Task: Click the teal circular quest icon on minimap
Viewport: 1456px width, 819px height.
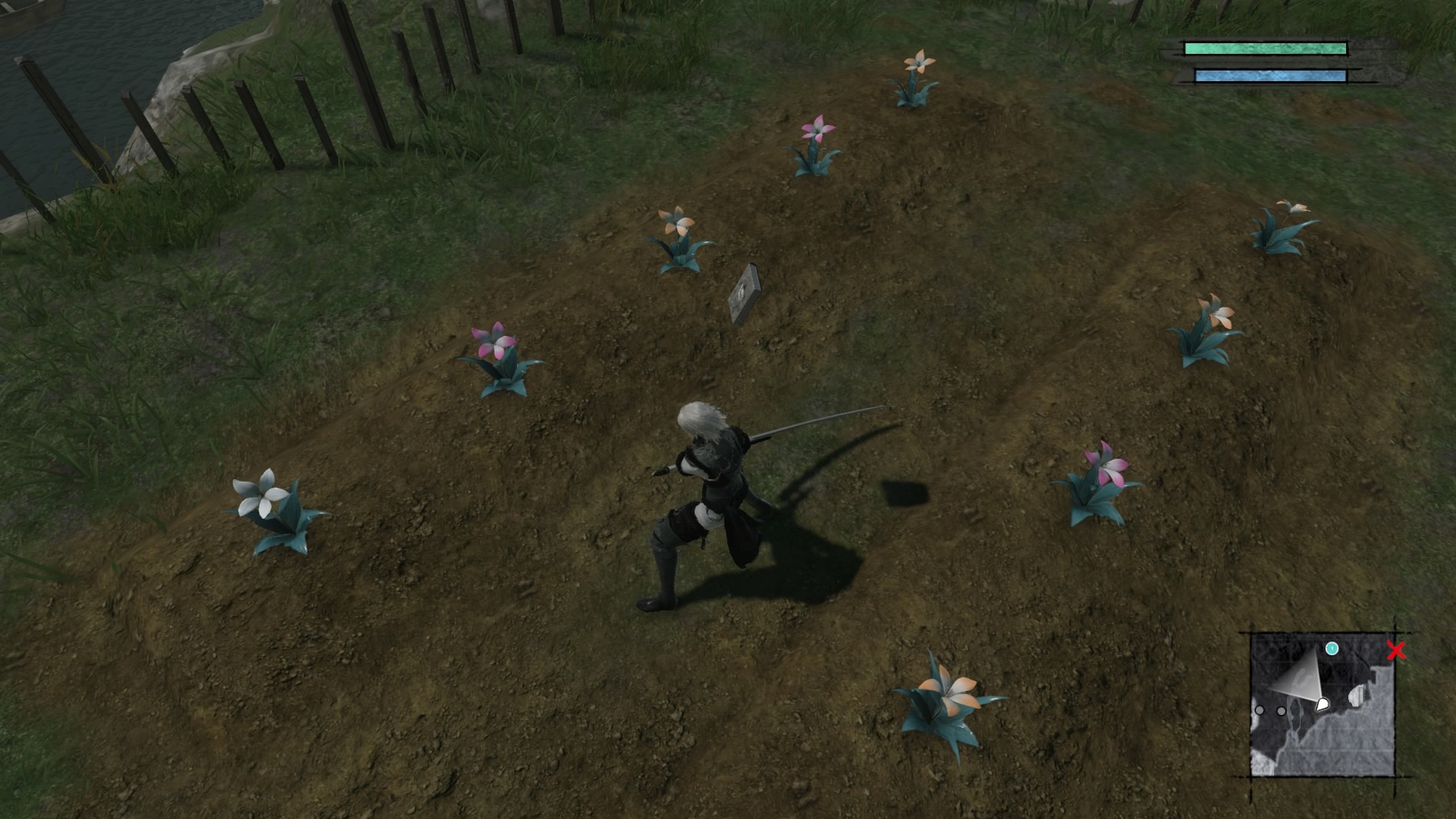Action: pyautogui.click(x=1332, y=648)
